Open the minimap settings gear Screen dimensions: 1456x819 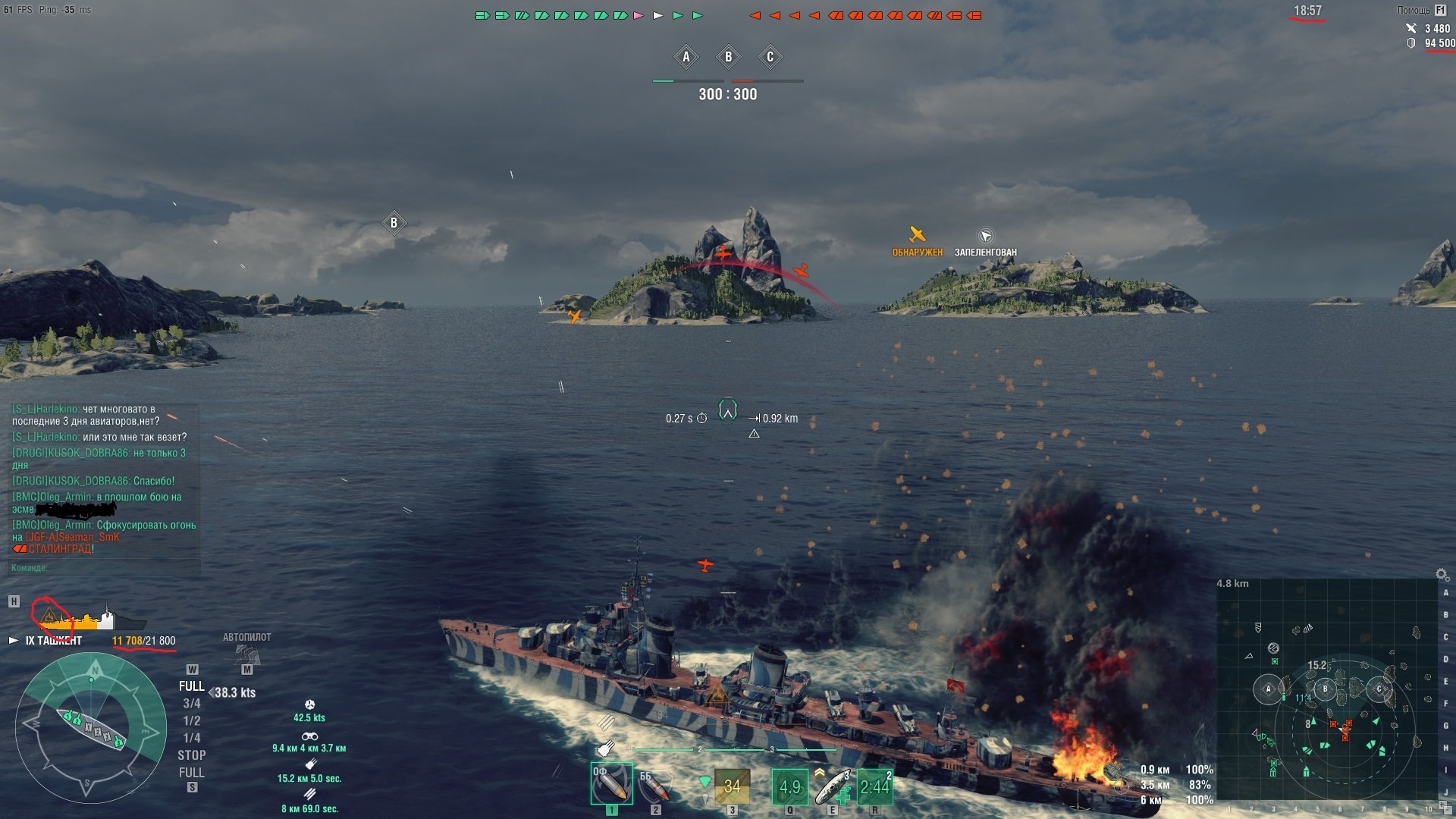click(x=1442, y=575)
